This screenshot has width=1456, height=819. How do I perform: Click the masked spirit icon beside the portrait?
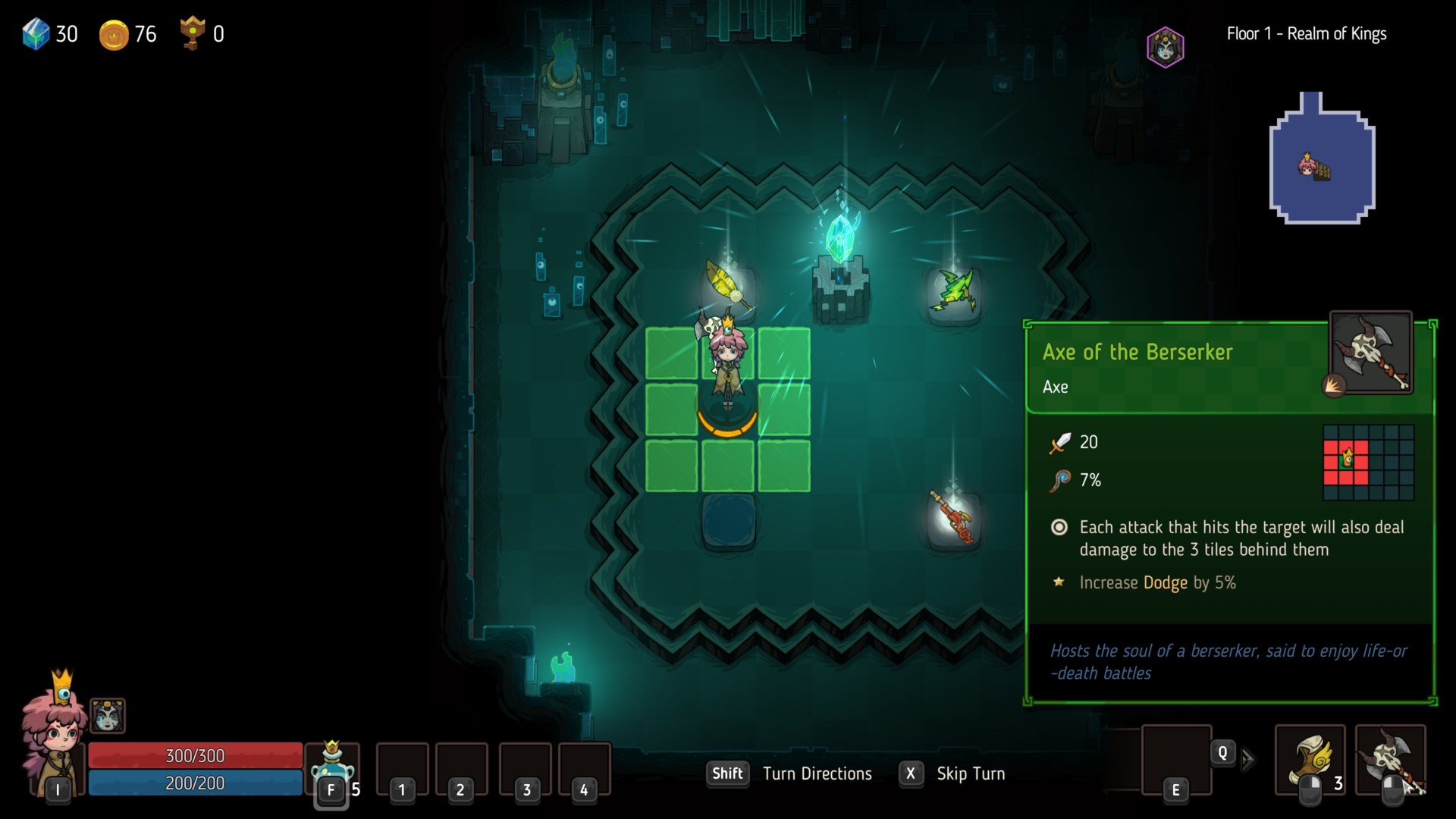coord(108,715)
